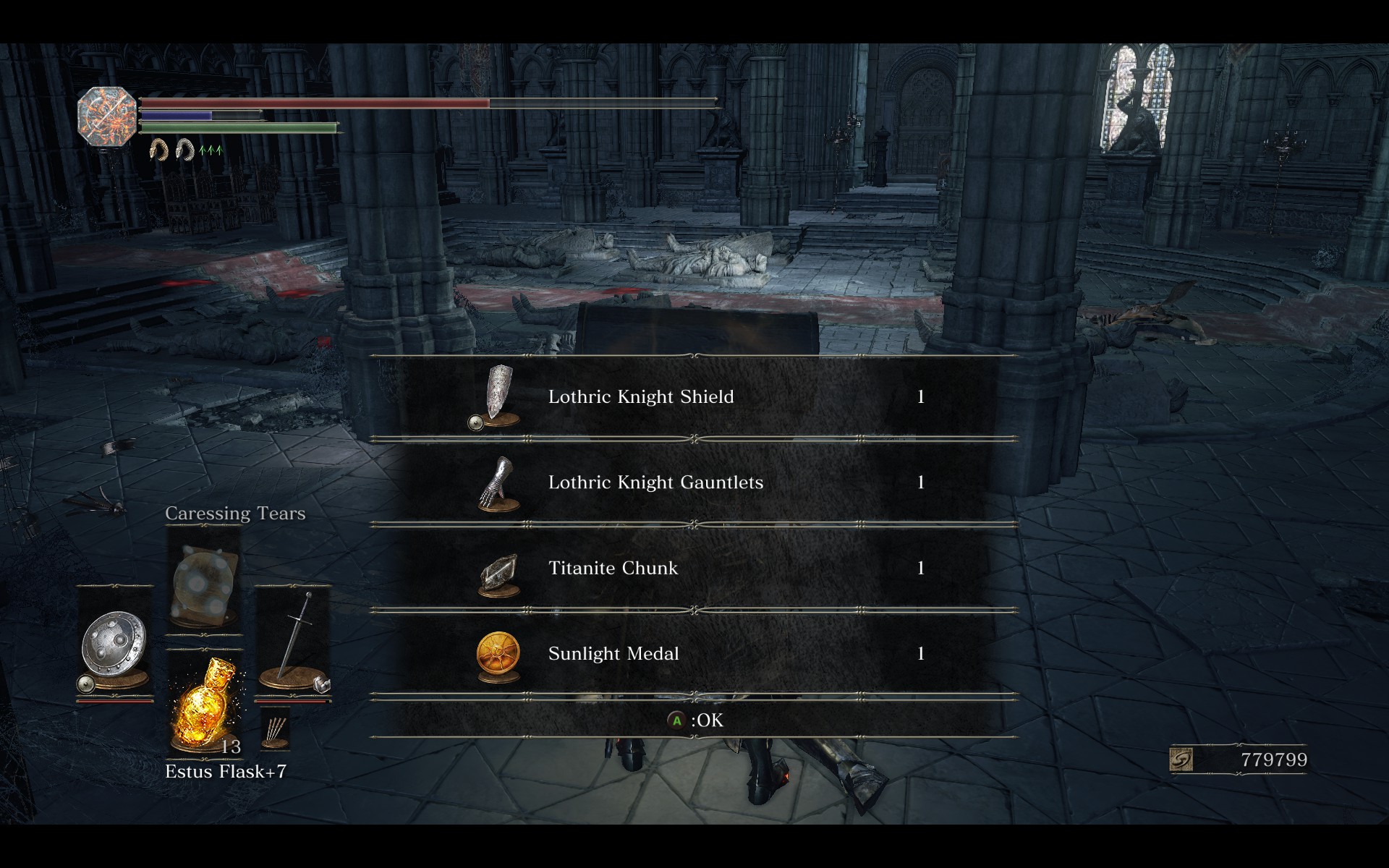Viewport: 1389px width, 868px height.
Task: Confirm the item pickup with OK
Action: pyautogui.click(x=695, y=720)
